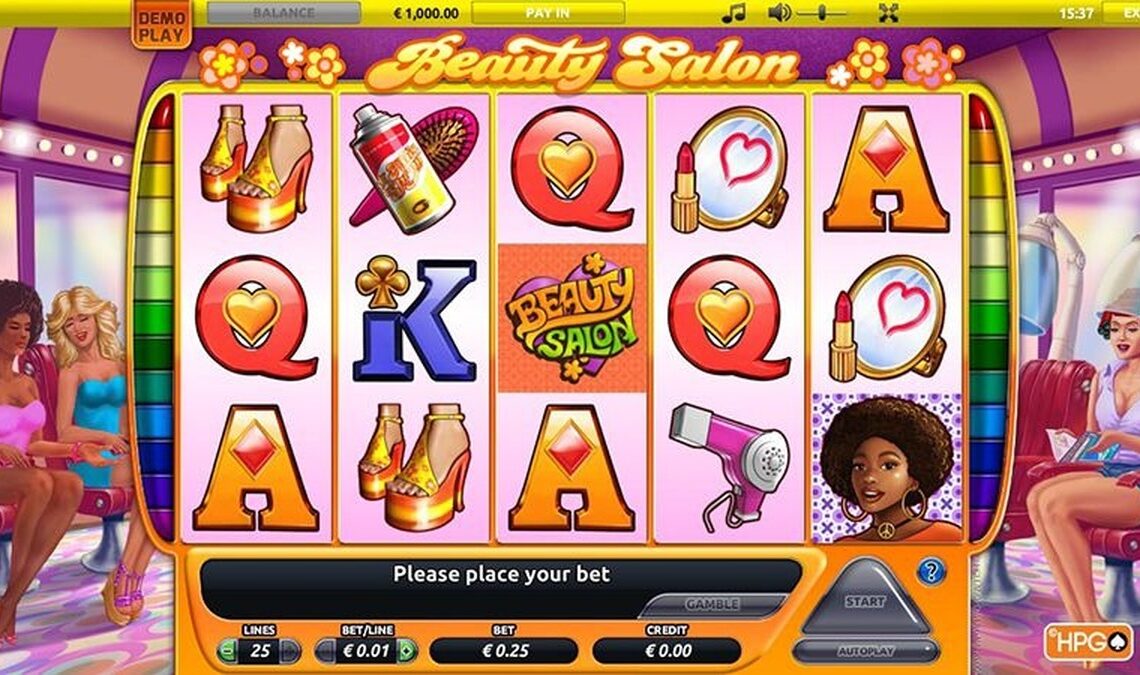Raise the bet per line
1140x675 pixels.
407,652
